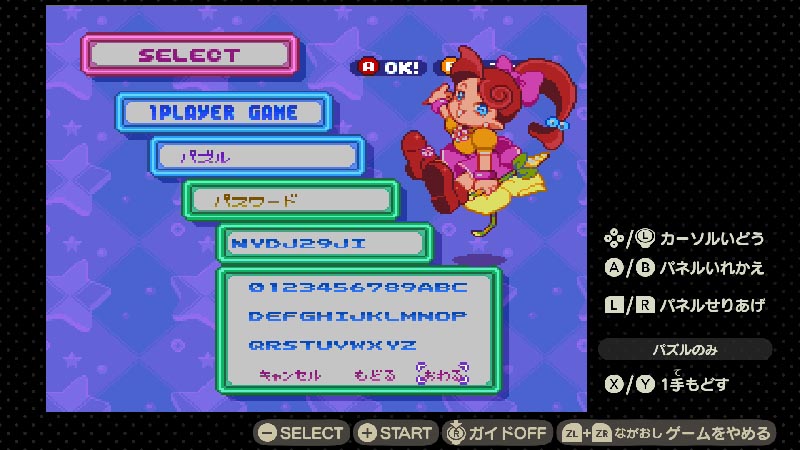Choose the digit 9 from the character grid
The height and width of the screenshot is (450, 800).
click(x=410, y=288)
